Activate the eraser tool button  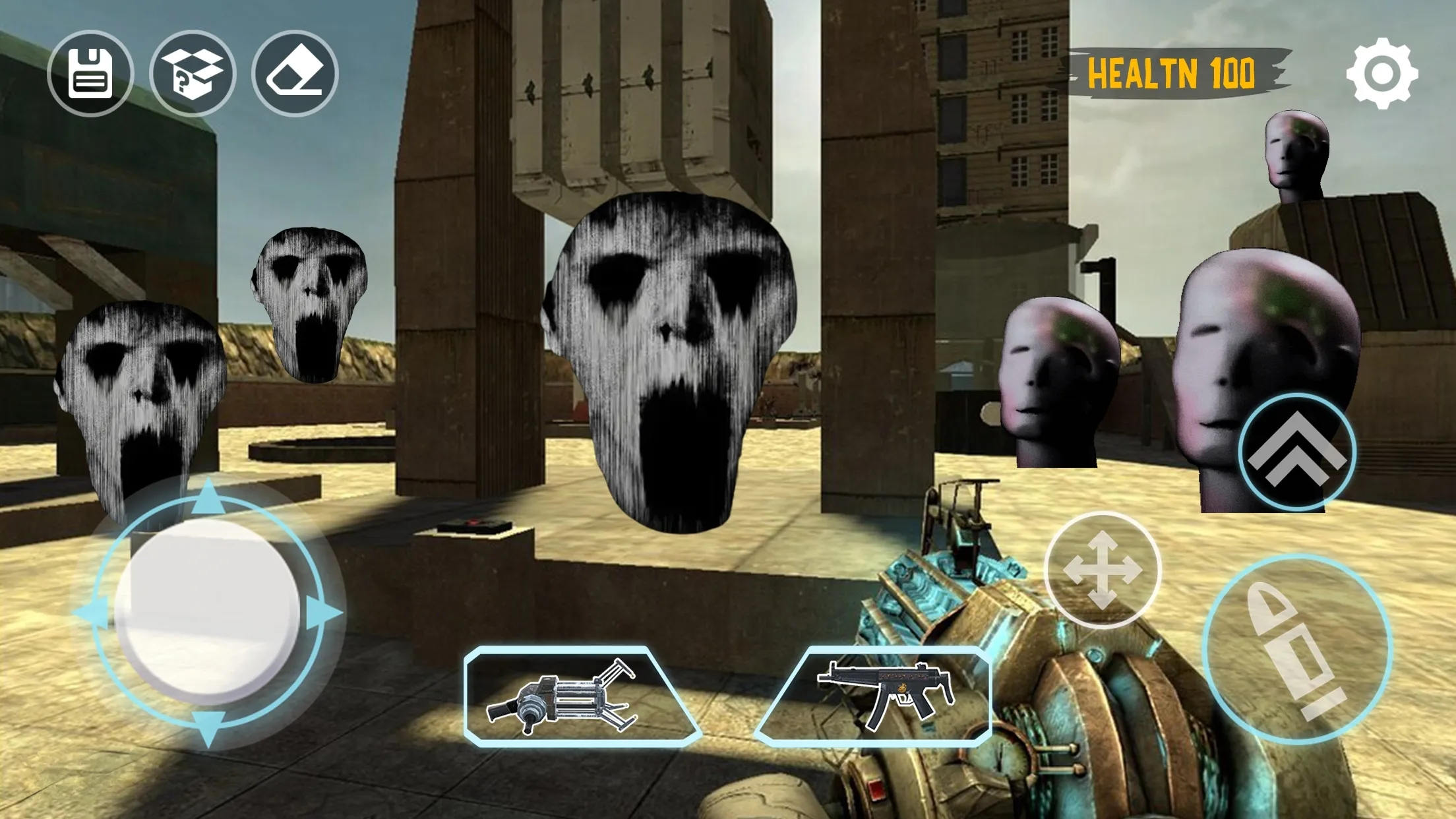pos(295,73)
